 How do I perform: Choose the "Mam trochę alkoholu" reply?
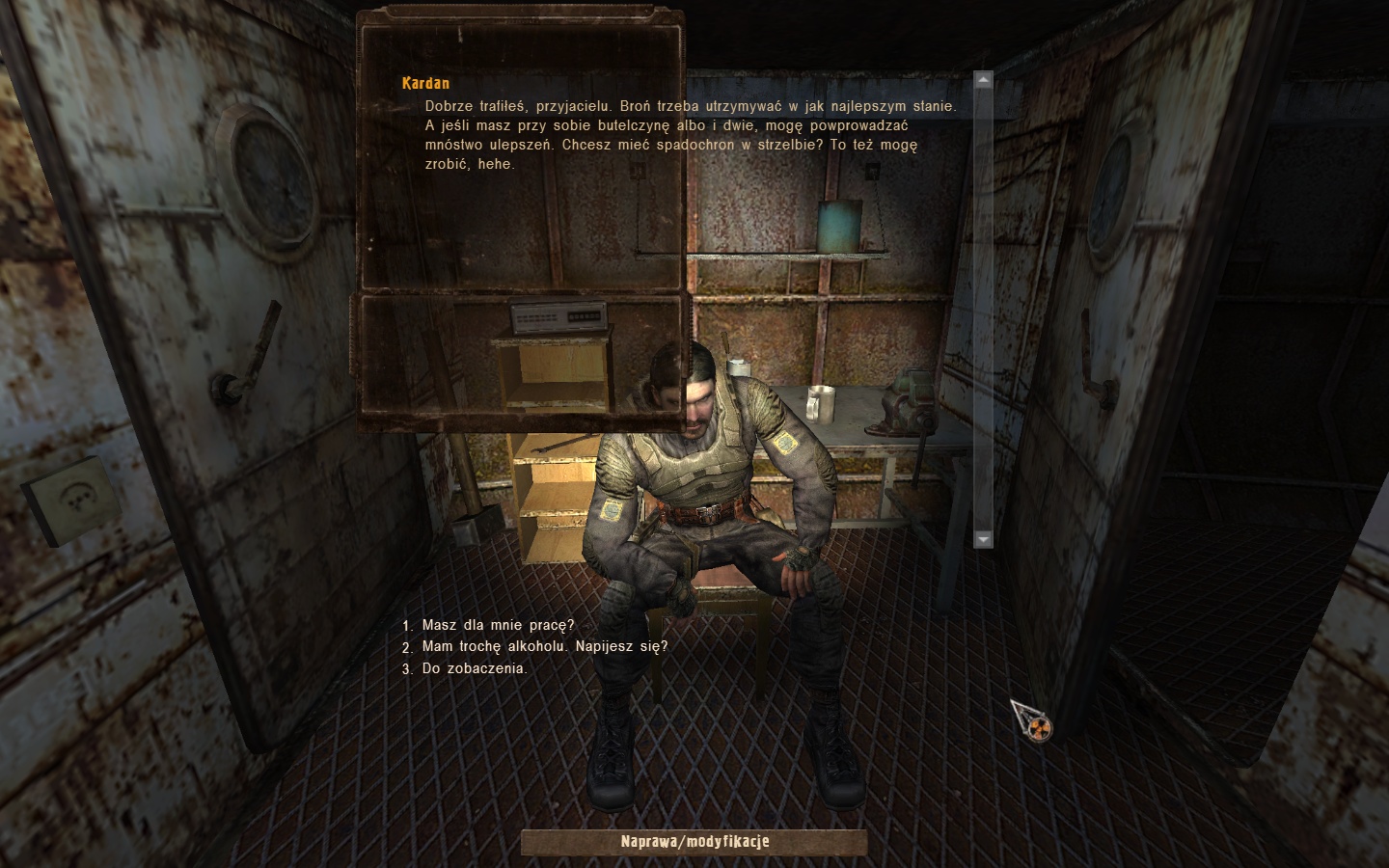click(x=544, y=646)
